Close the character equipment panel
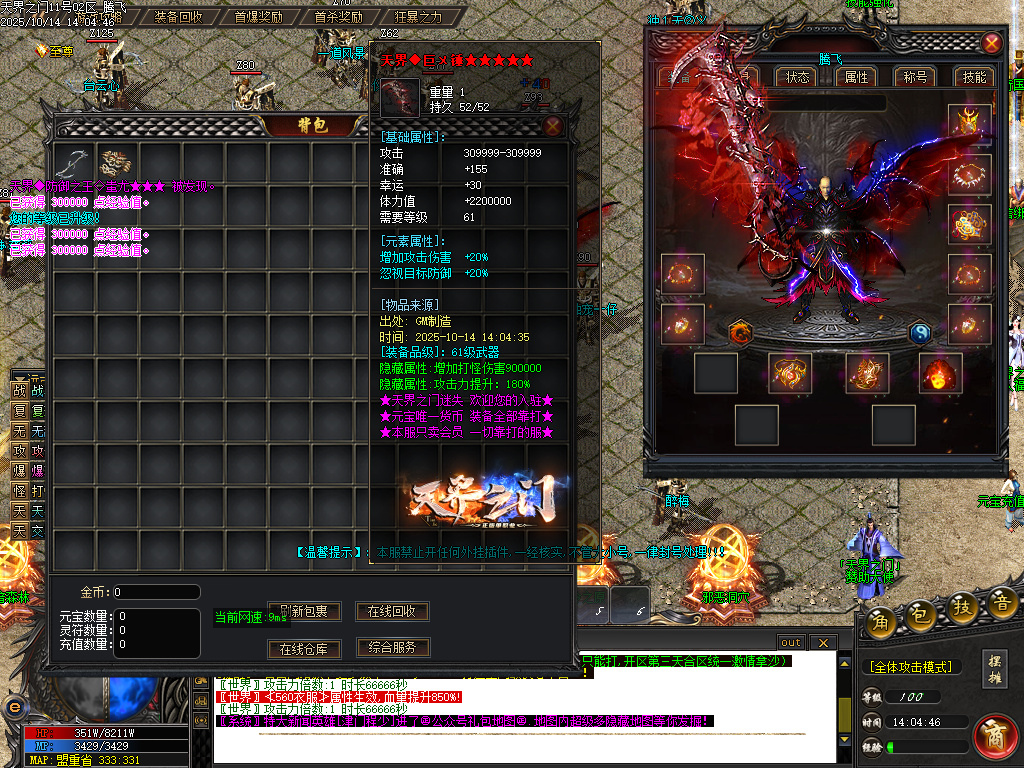This screenshot has height=768, width=1024. click(x=991, y=43)
